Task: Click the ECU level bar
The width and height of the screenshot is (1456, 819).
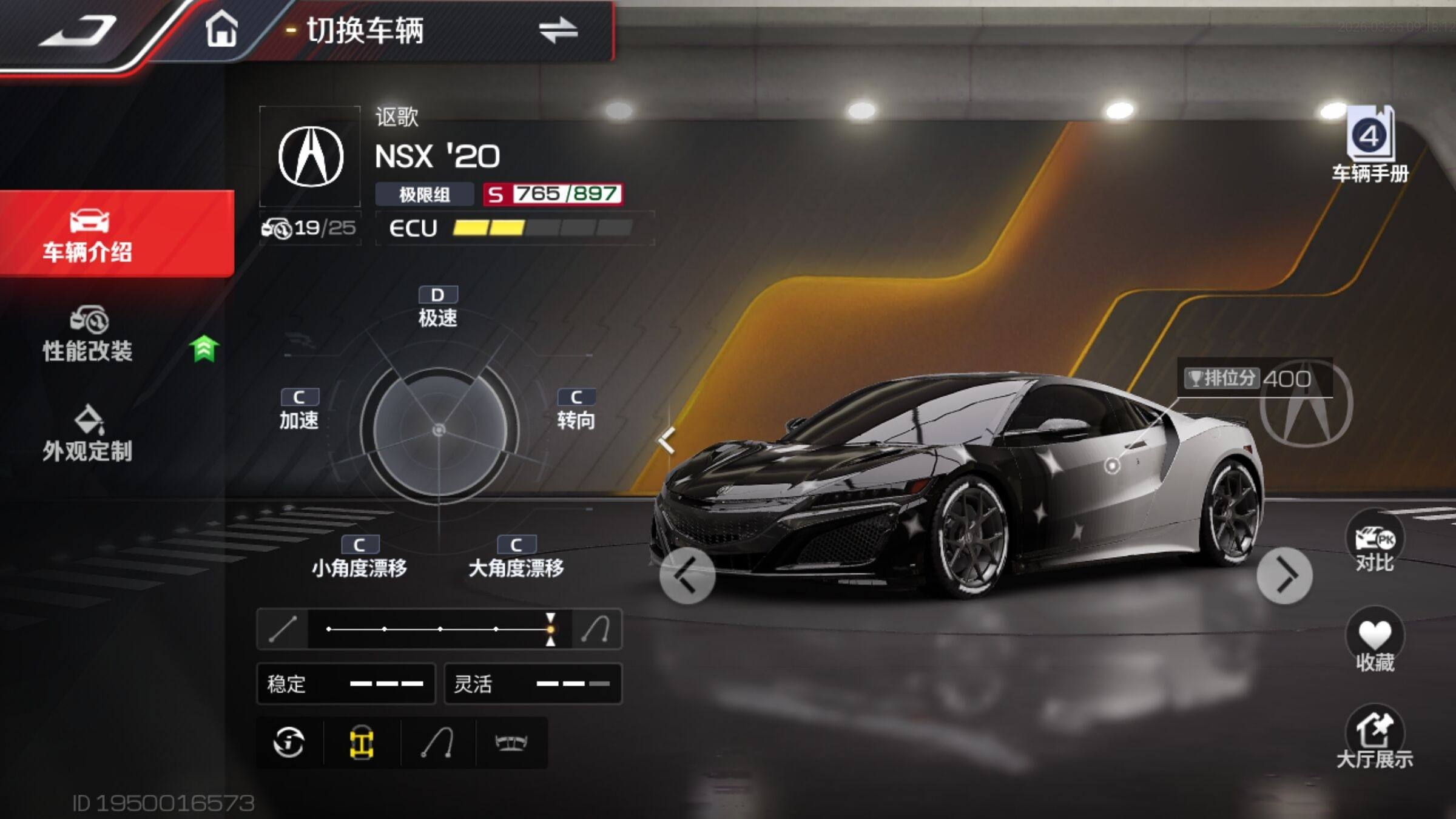Action: (x=542, y=228)
